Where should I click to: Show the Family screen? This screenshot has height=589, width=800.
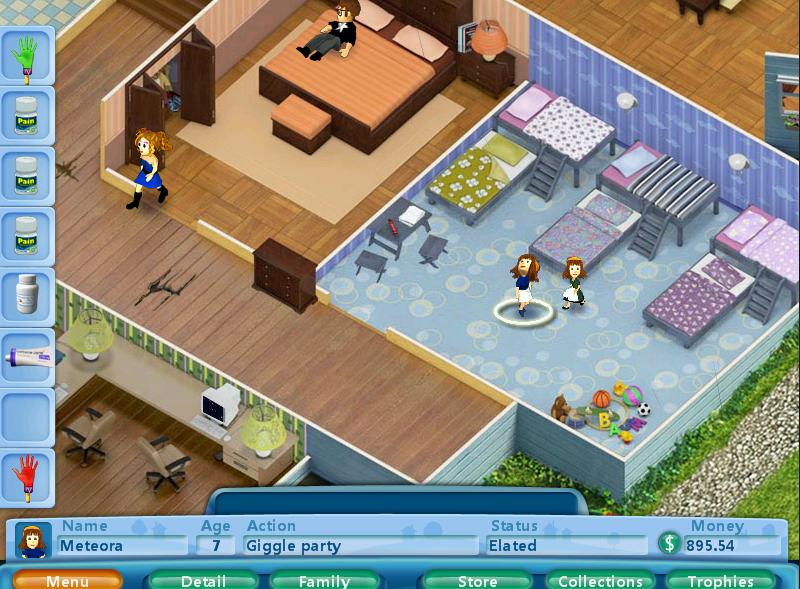coord(324,580)
